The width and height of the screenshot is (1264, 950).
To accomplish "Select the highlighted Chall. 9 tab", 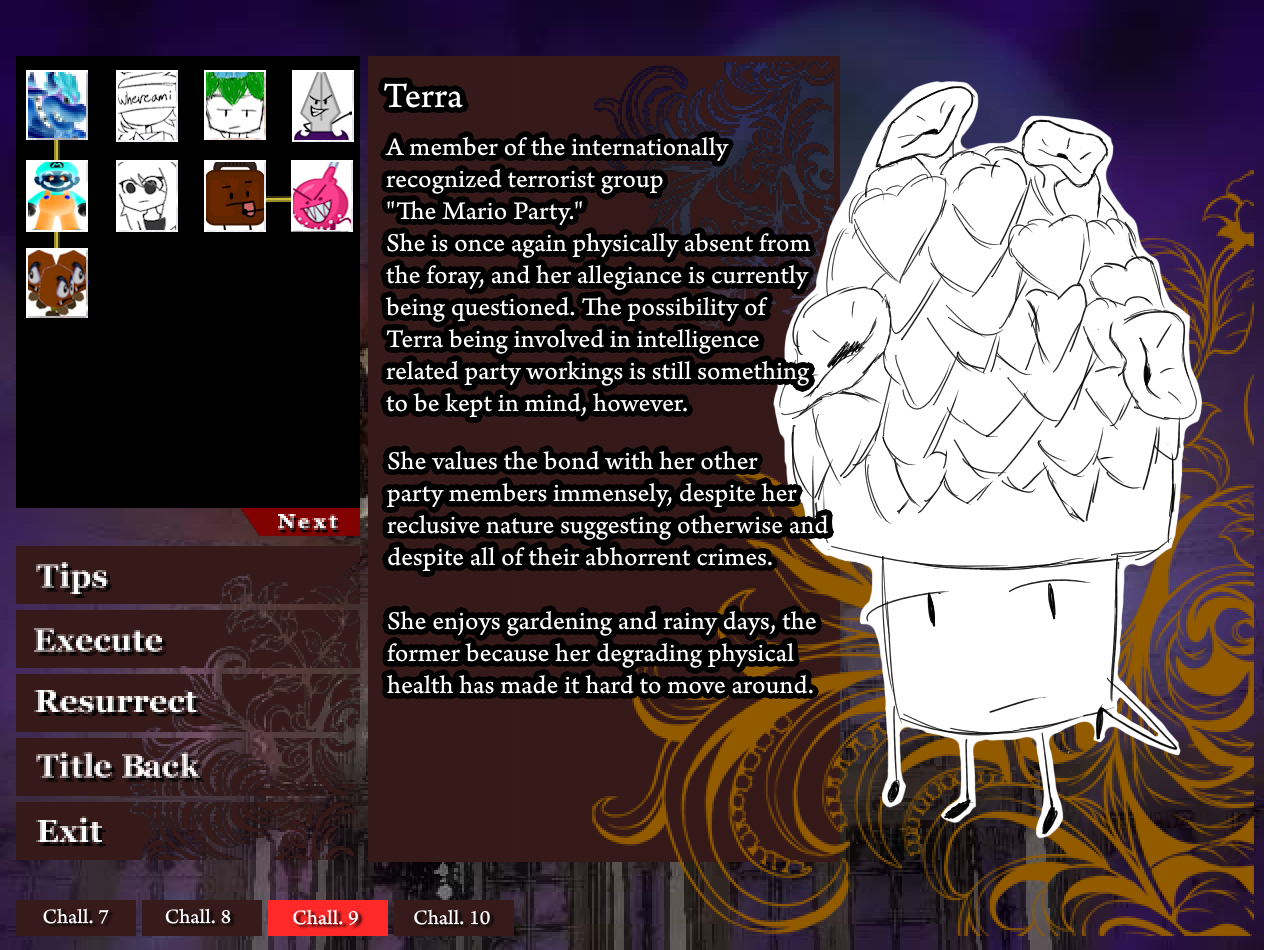I will click(326, 917).
